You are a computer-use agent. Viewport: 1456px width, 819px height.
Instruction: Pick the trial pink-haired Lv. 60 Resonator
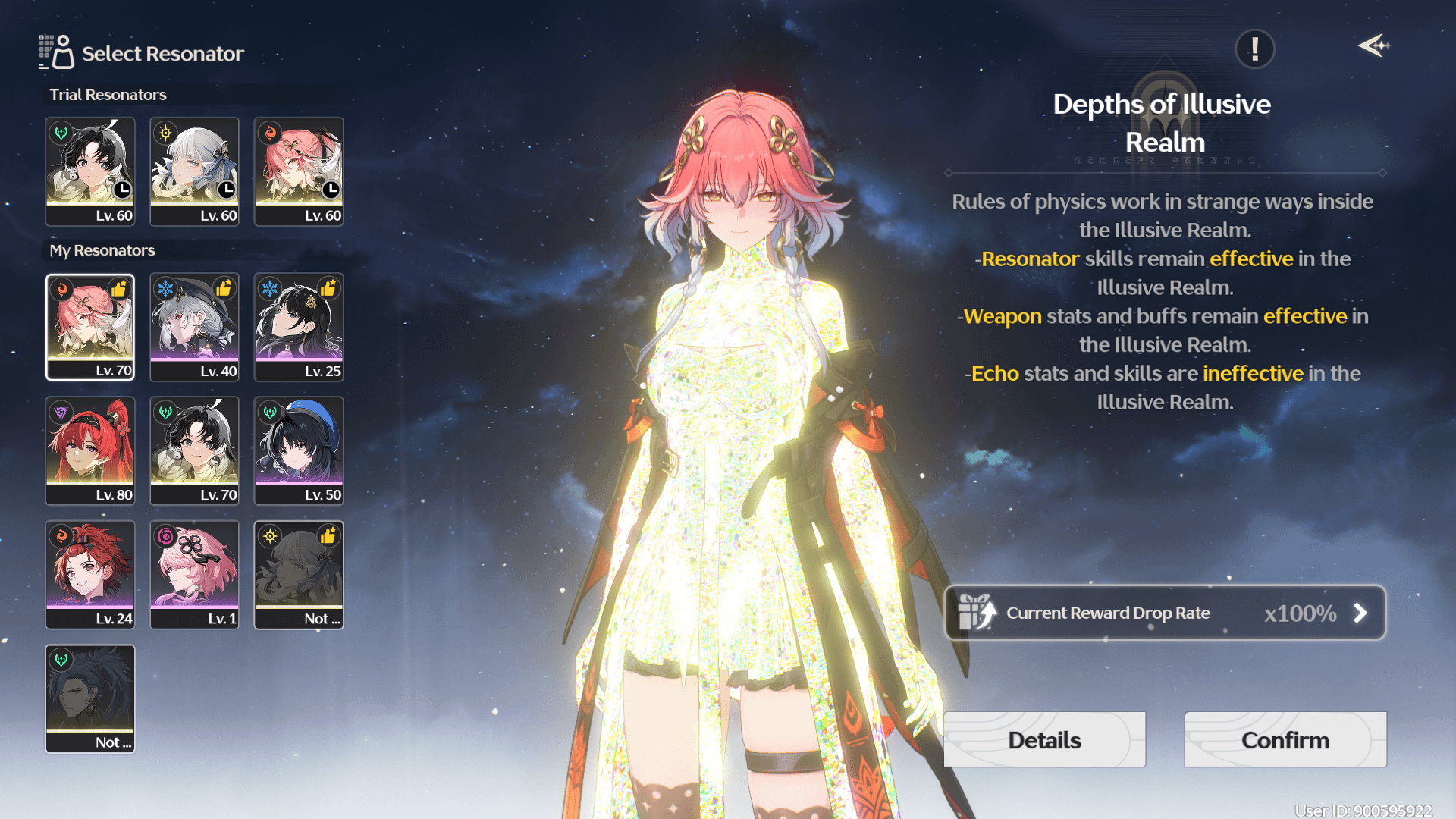299,171
